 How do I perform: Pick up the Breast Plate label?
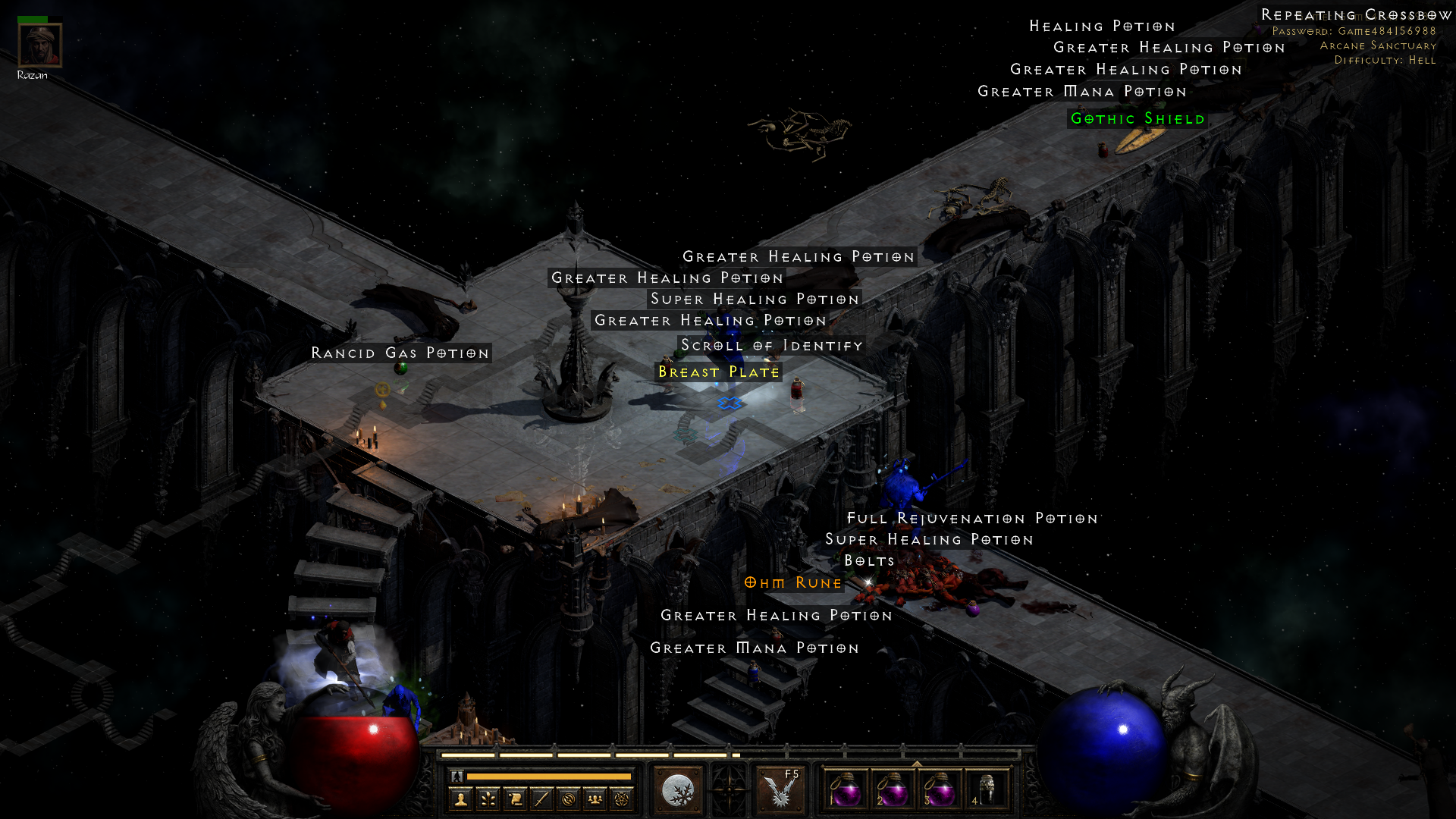(x=718, y=372)
